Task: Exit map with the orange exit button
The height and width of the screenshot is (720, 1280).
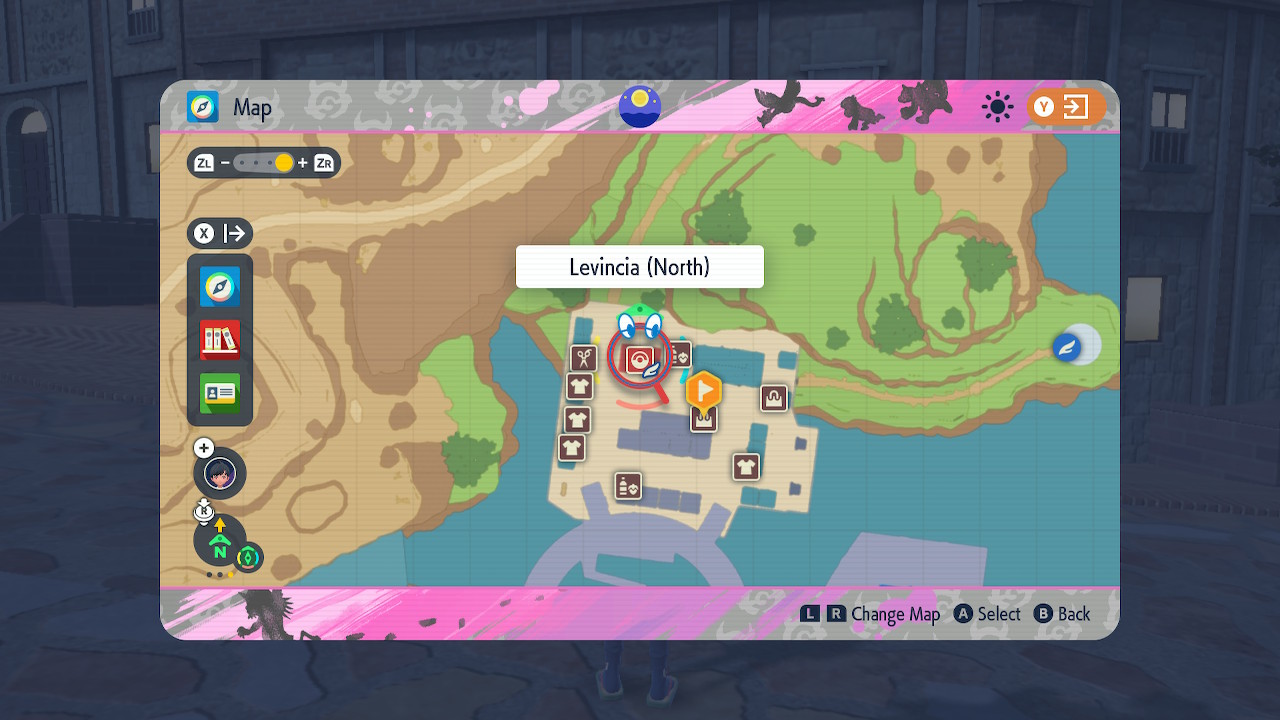Action: click(x=1066, y=107)
